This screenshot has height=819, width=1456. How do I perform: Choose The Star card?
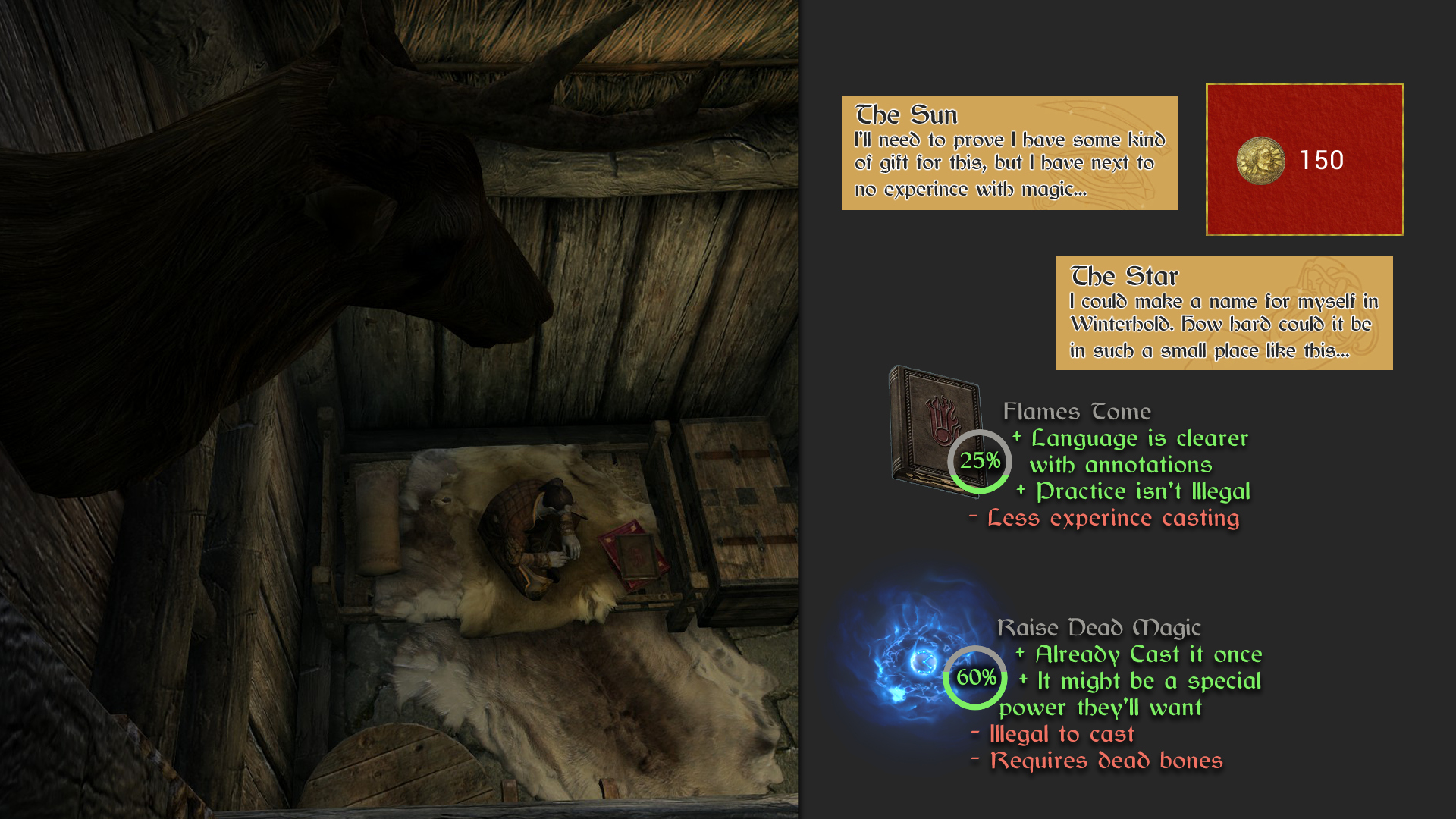click(x=1224, y=313)
